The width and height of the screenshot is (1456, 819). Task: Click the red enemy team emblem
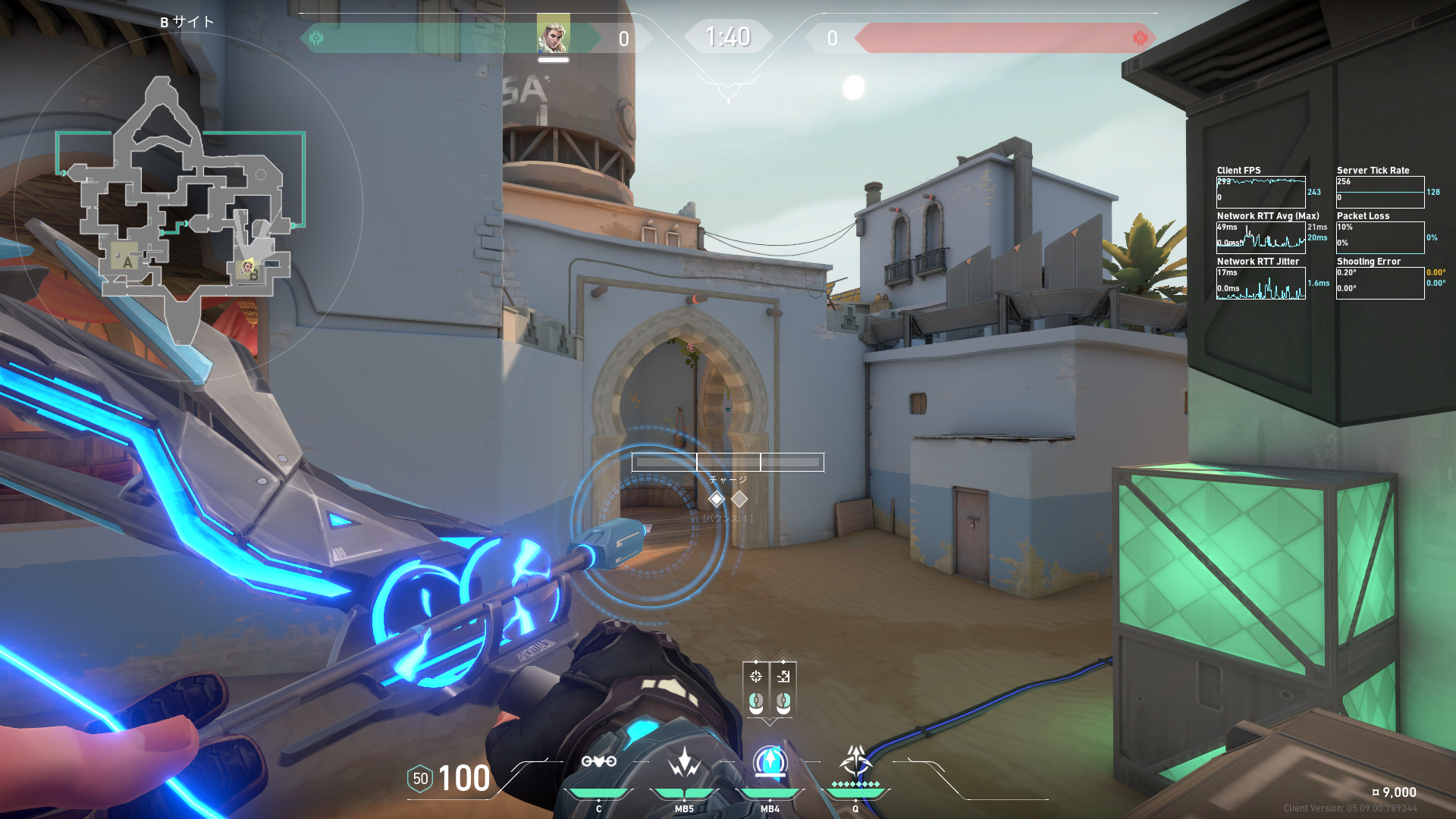[1140, 38]
